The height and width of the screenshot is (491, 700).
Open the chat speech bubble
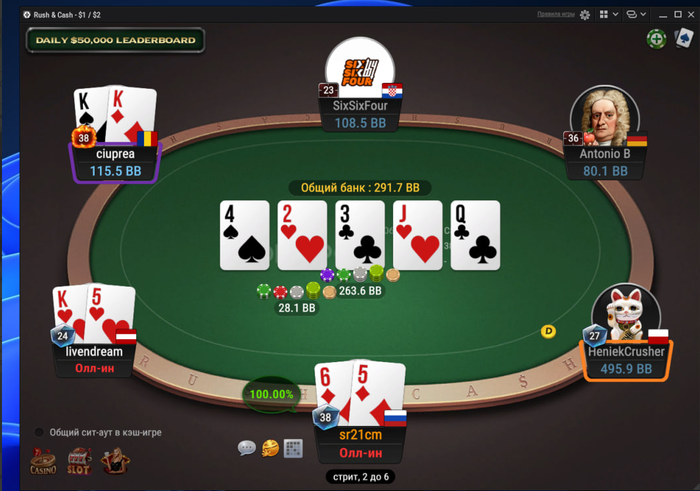click(247, 448)
